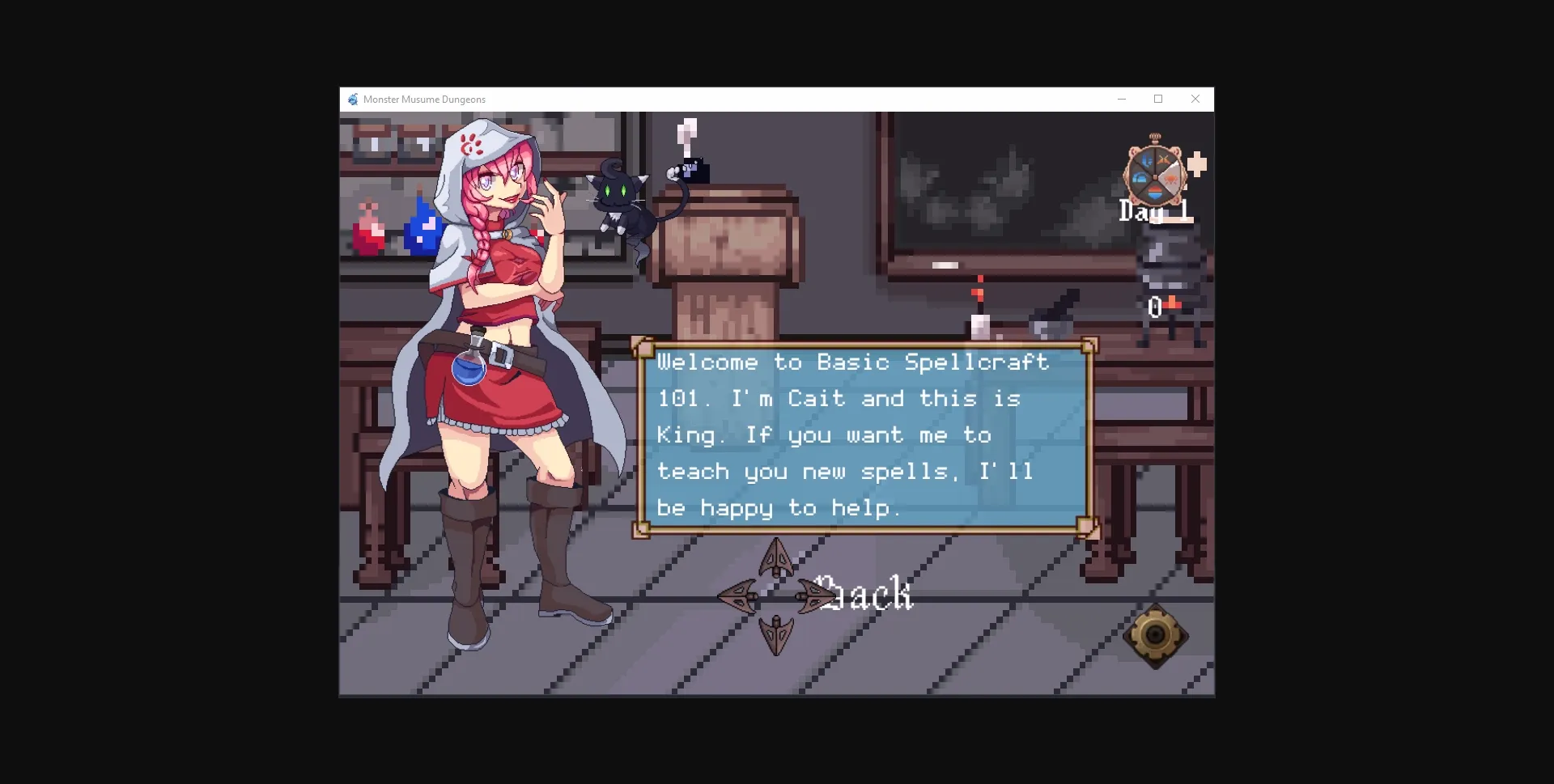1554x784 pixels.
Task: Open the gear settings icon in bottom-right
Action: pyautogui.click(x=1156, y=636)
